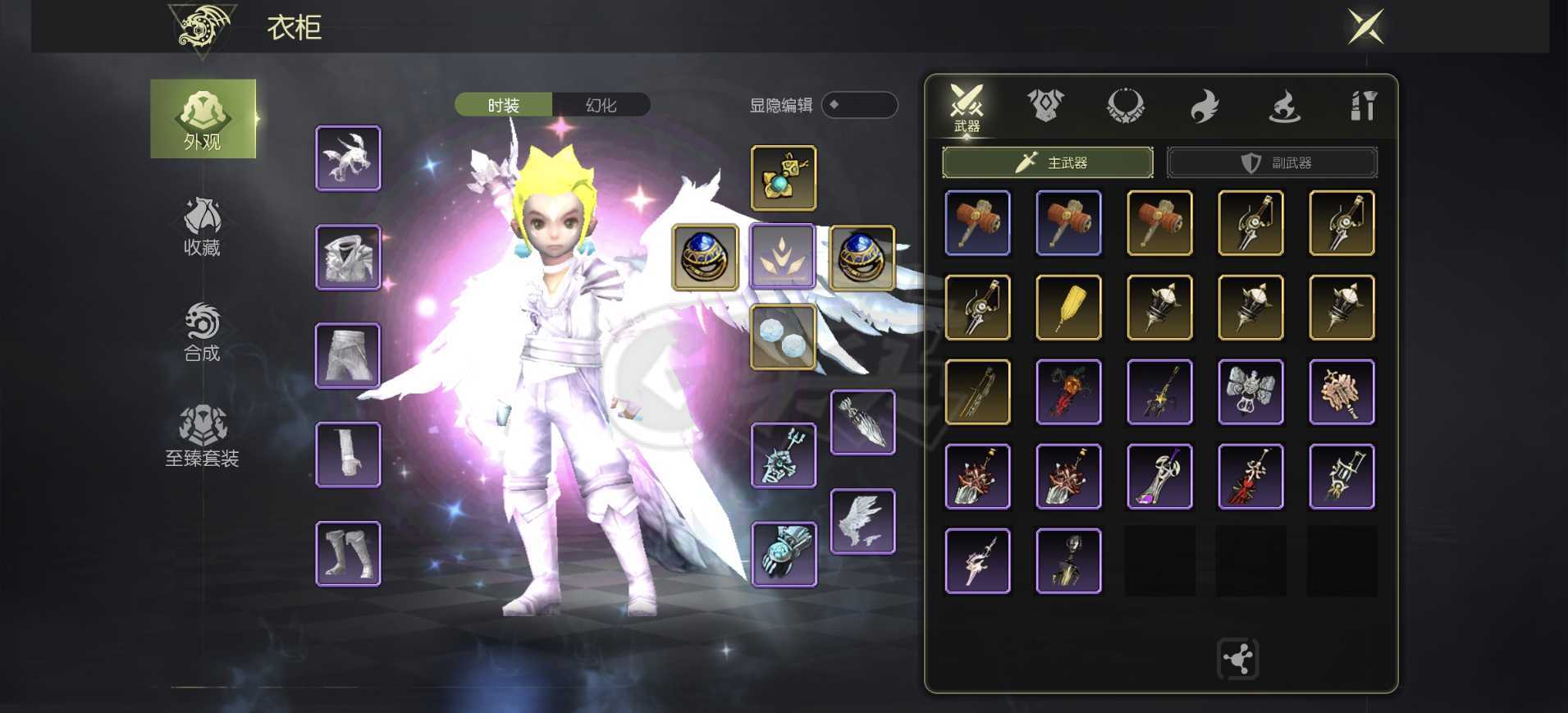Switch to the 时装 fashion tab
The width and height of the screenshot is (1568, 713).
[x=503, y=105]
